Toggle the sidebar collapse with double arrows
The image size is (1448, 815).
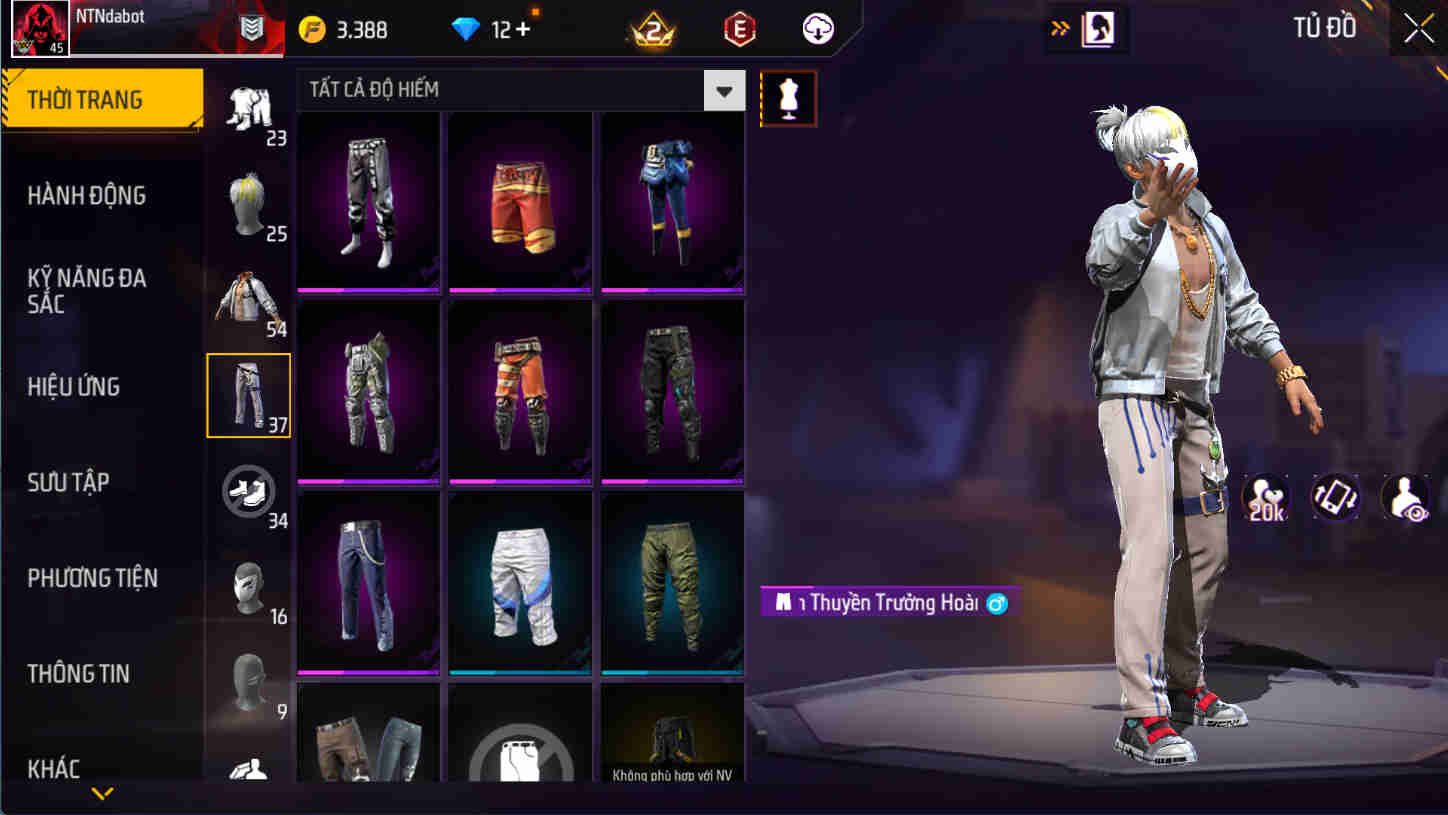pos(1059,30)
